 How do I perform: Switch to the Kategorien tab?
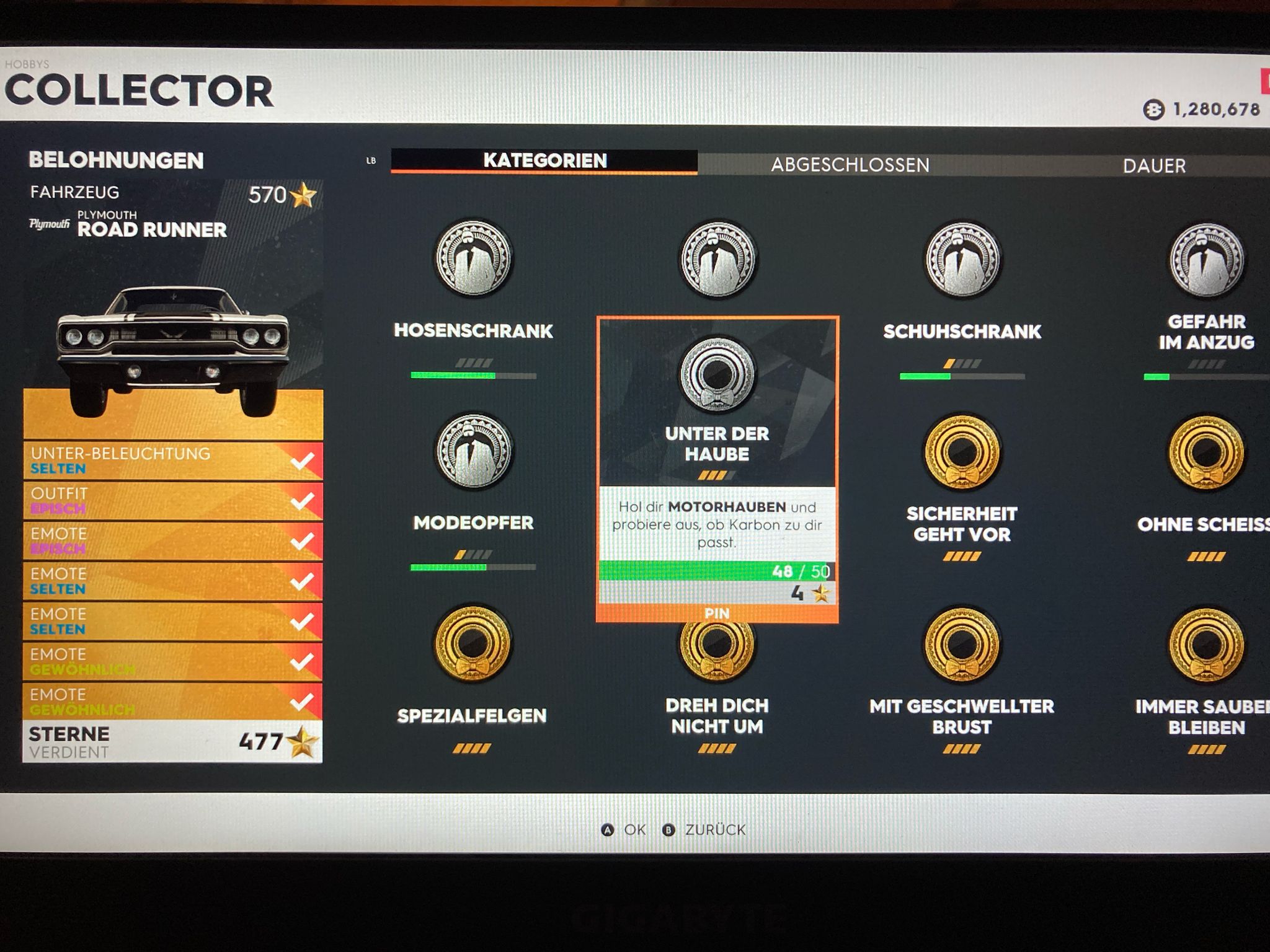[x=544, y=161]
